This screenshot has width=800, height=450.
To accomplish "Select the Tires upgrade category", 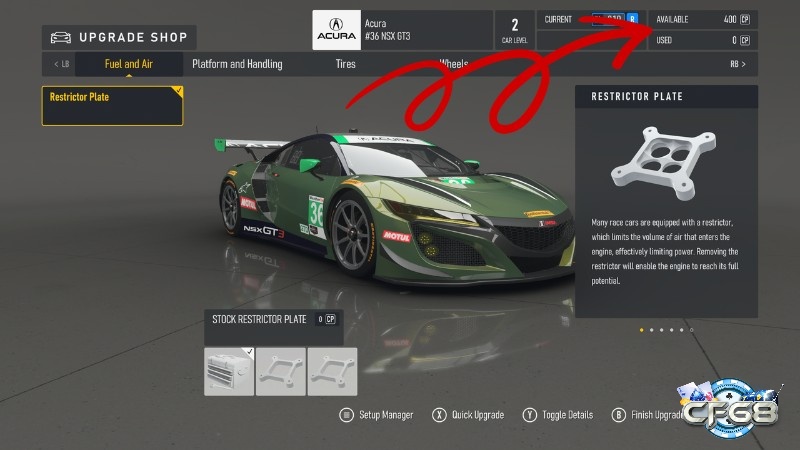I will pyautogui.click(x=346, y=64).
